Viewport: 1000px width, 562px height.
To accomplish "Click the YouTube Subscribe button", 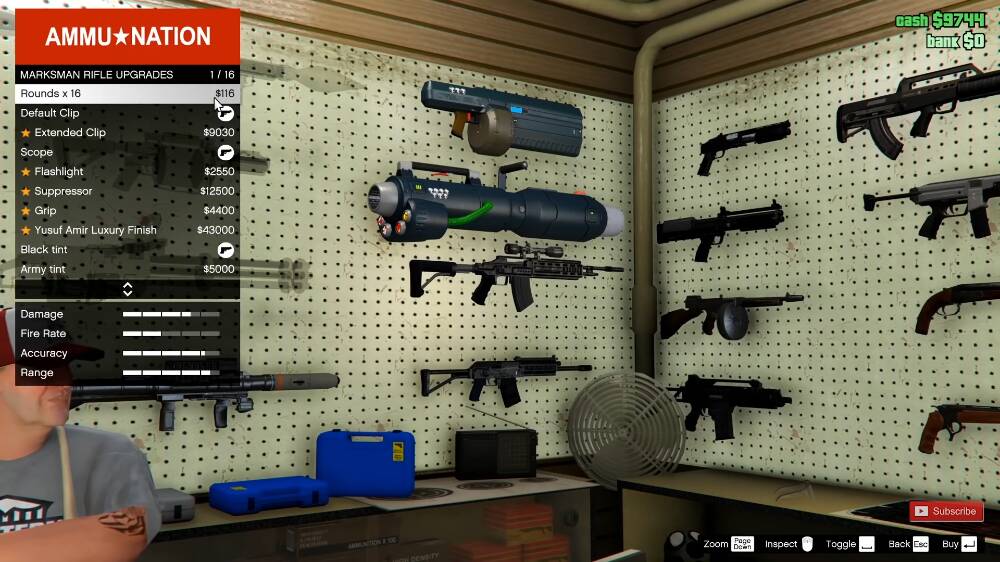I will pos(945,511).
